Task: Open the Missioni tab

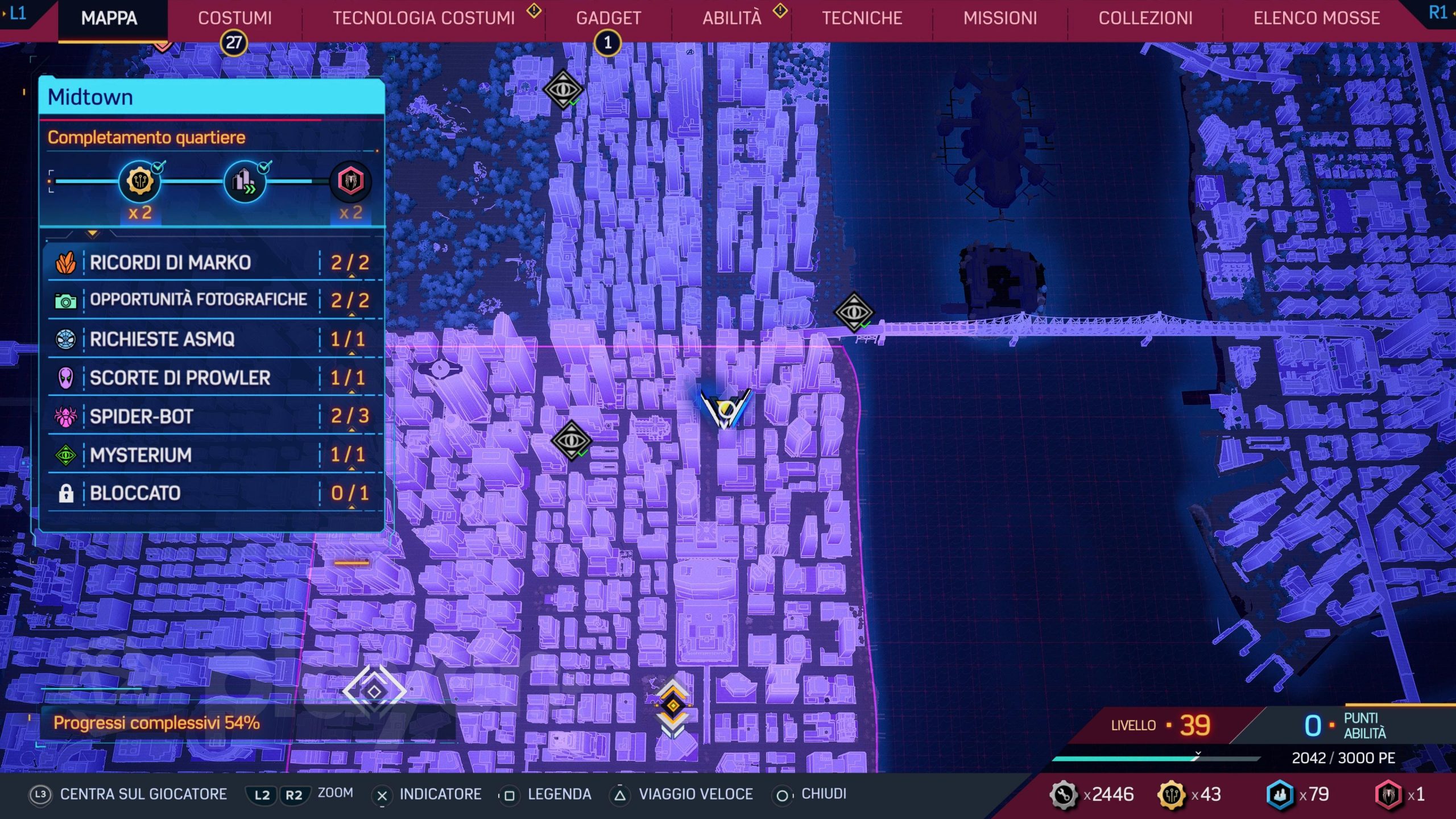Action: tap(1000, 18)
